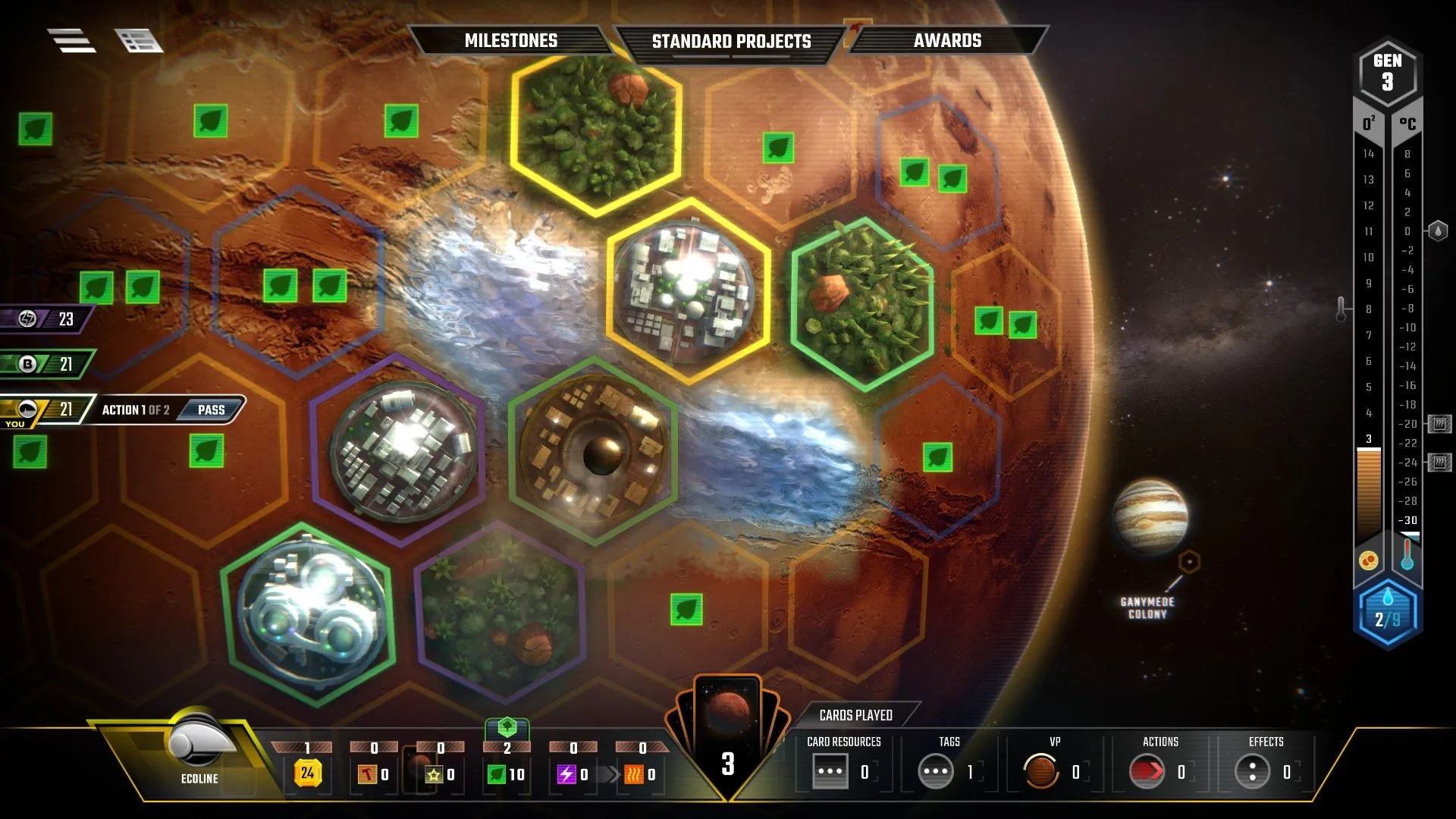1456x819 pixels.
Task: Open the MILESTONES tab
Action: [512, 41]
